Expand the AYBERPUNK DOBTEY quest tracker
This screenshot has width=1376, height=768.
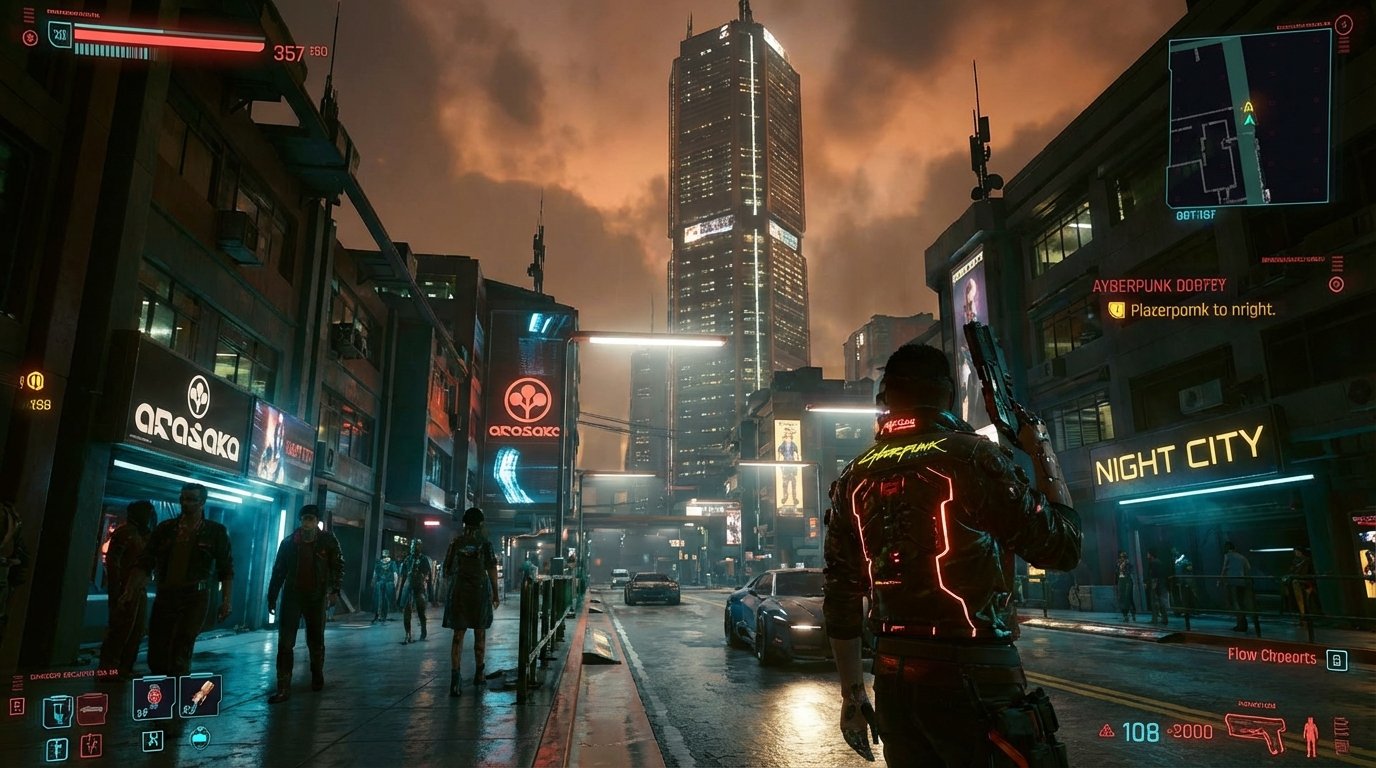point(1158,284)
